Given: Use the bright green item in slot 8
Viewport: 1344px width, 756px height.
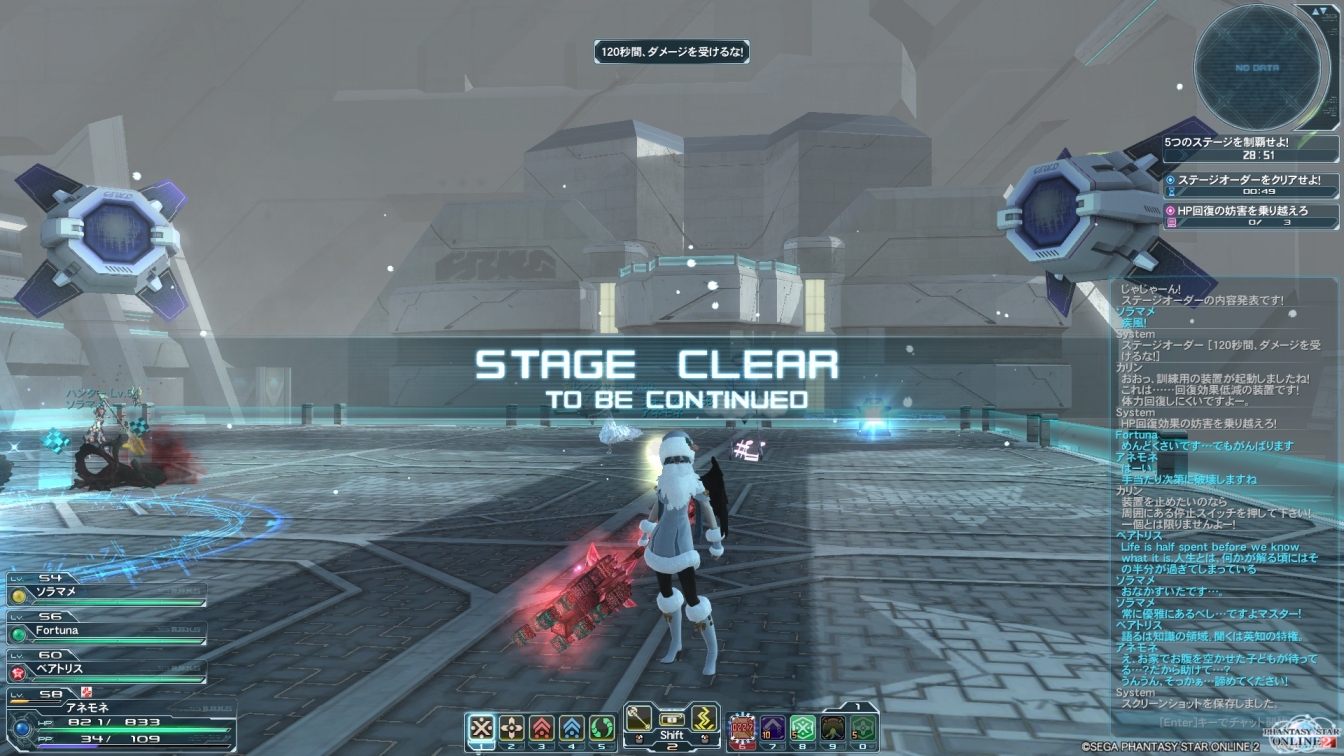Looking at the screenshot, I should pyautogui.click(x=802, y=727).
